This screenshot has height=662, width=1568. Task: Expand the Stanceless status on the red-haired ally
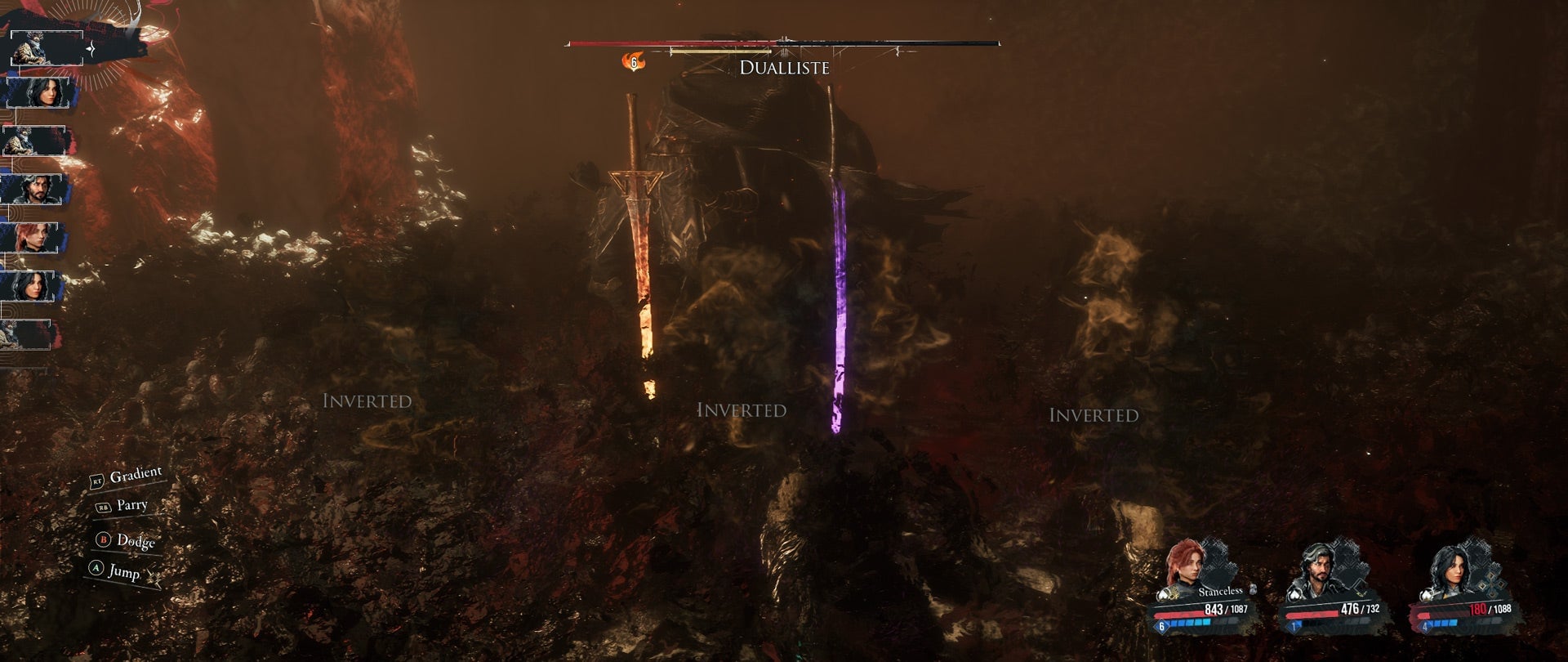point(1220,591)
